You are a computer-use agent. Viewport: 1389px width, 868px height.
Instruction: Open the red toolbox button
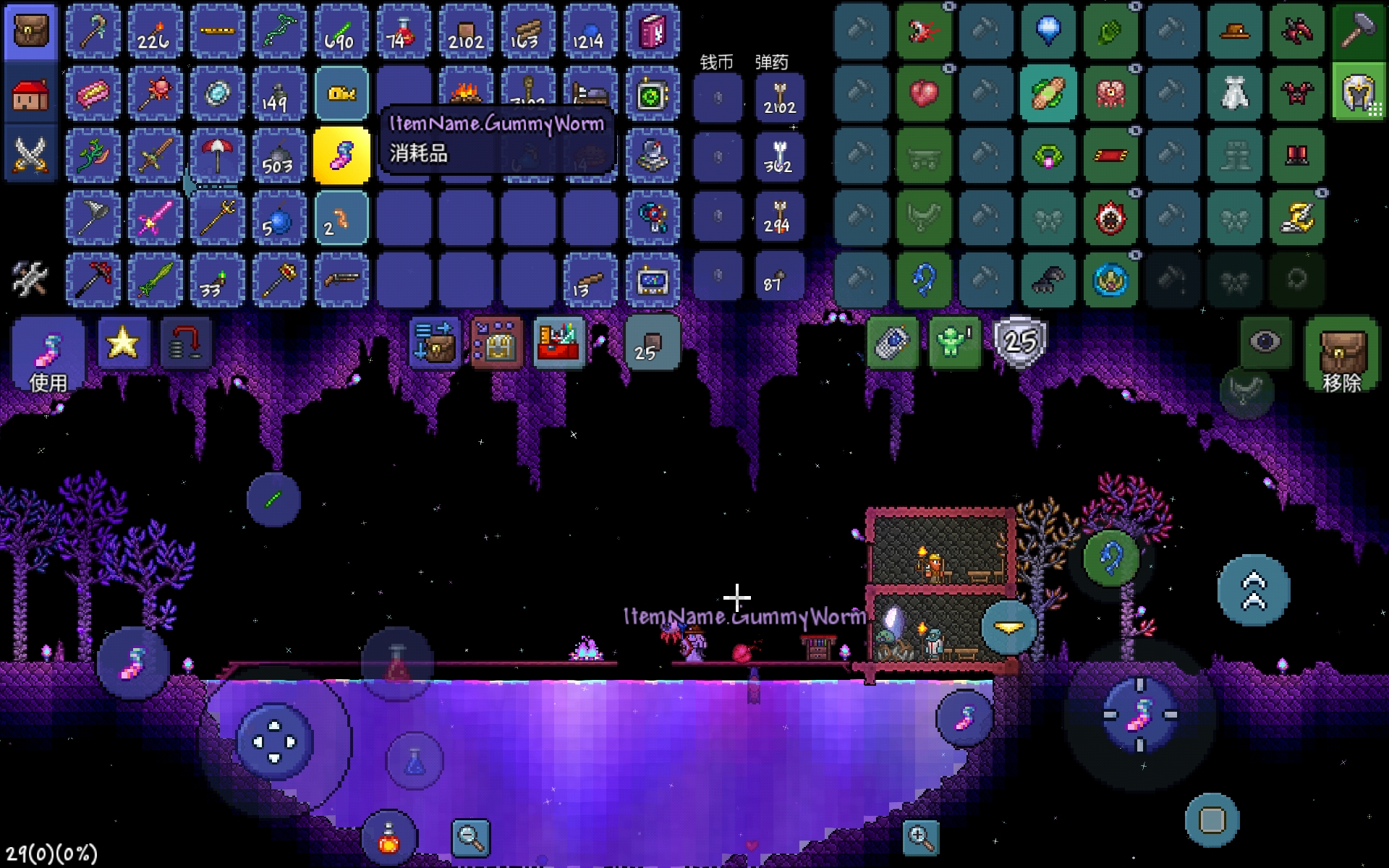[x=558, y=343]
